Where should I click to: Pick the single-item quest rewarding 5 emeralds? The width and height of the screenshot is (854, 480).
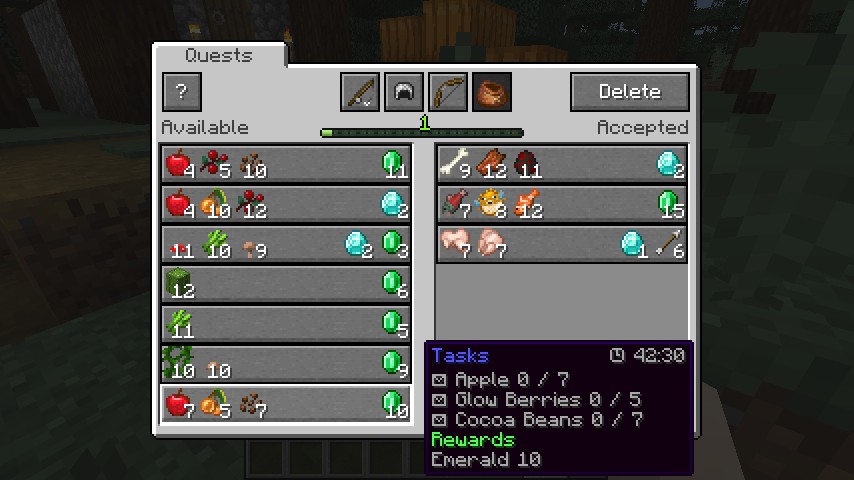[285, 324]
